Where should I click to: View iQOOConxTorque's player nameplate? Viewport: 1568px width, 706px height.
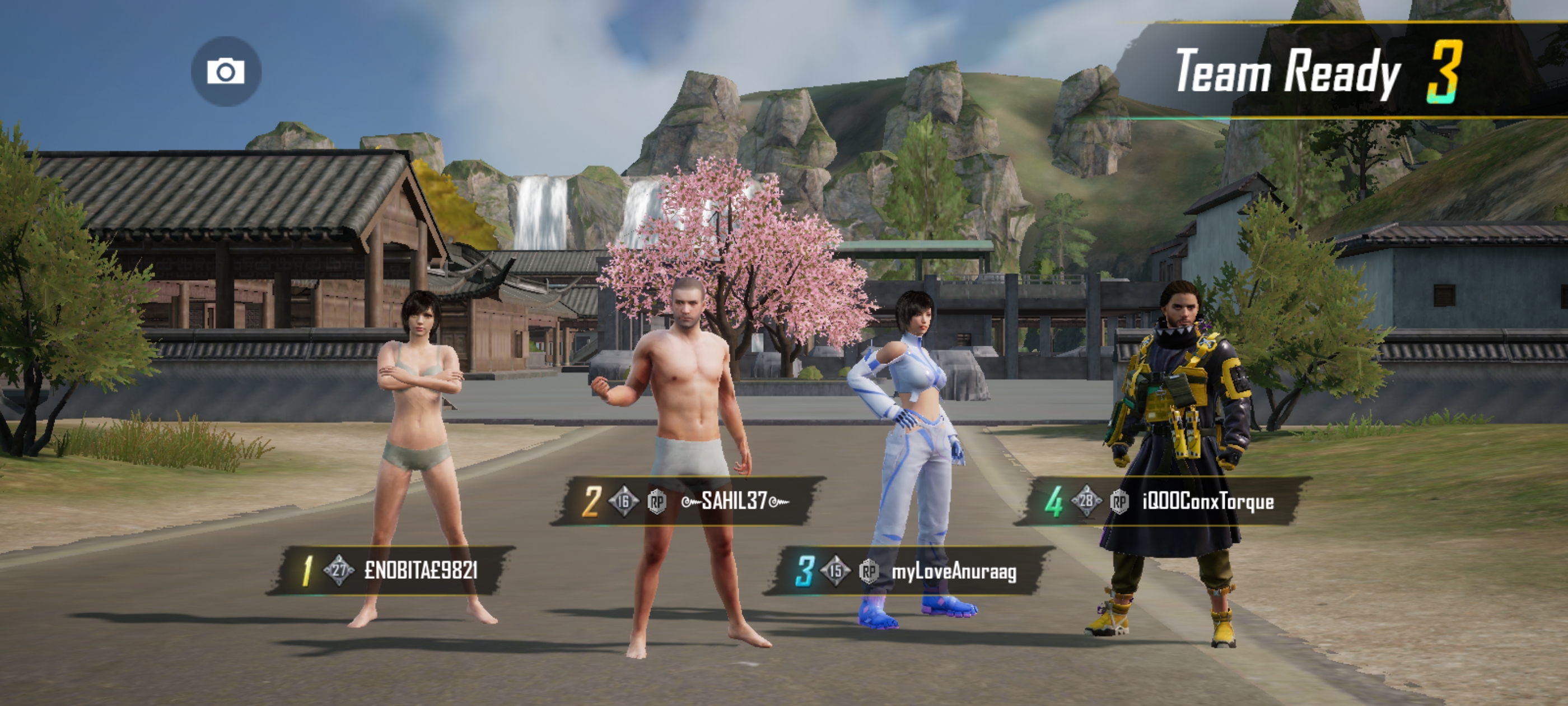pyautogui.click(x=1161, y=501)
